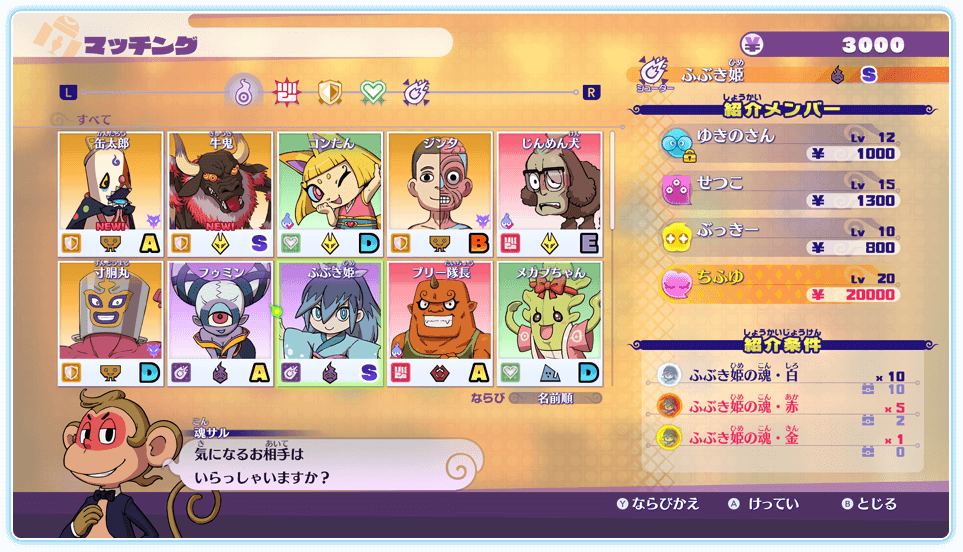
Task: Pick the コンたん fox girl card
Action: pyautogui.click(x=330, y=193)
